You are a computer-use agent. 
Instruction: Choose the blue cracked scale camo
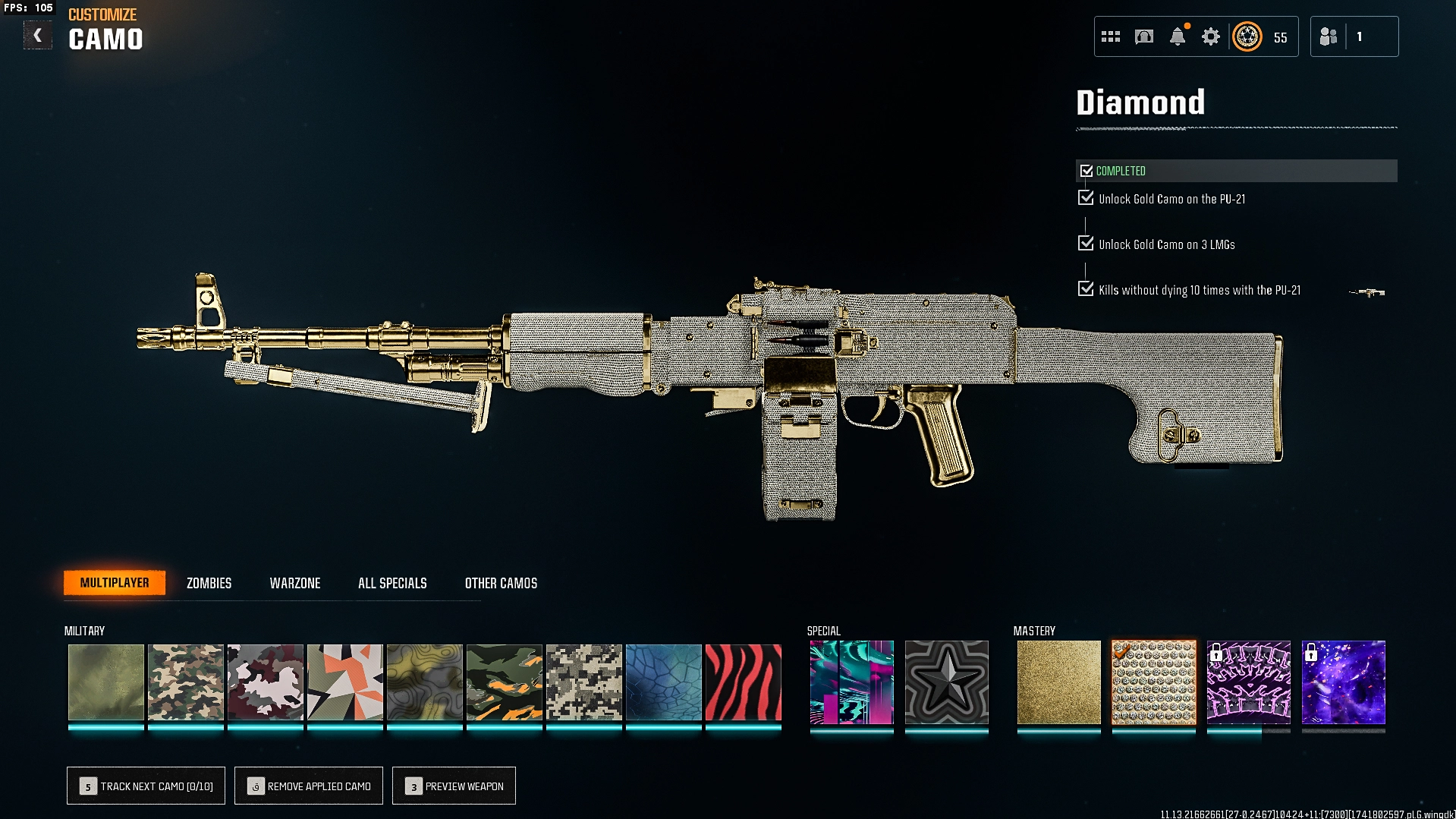(663, 682)
